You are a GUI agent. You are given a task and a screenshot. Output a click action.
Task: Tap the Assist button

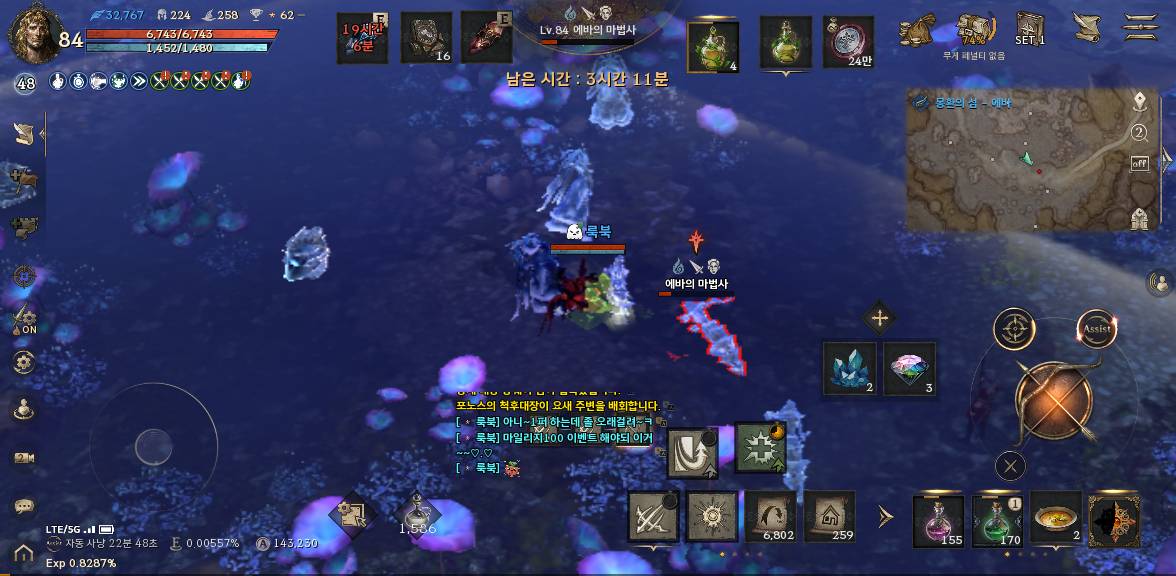[x=1097, y=329]
